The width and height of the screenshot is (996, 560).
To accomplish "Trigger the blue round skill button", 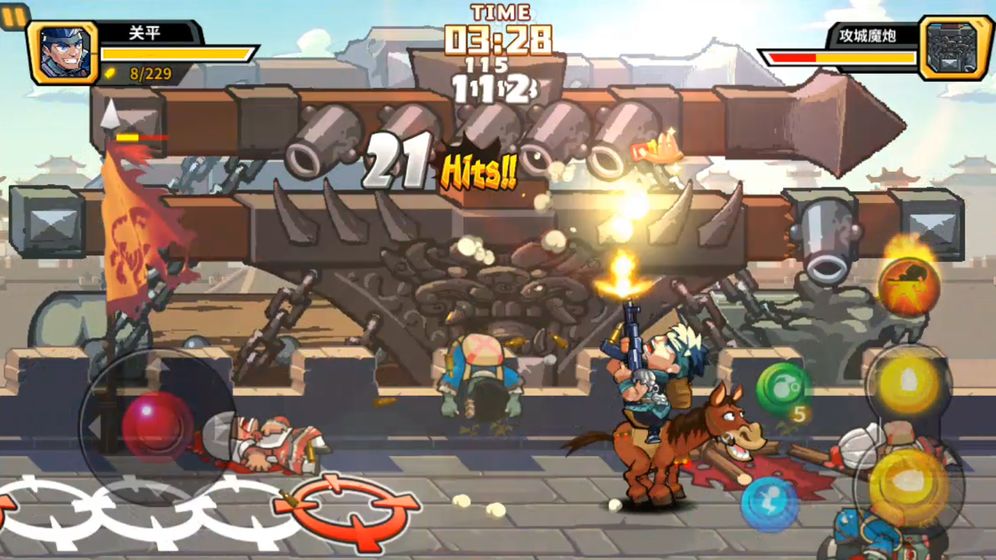I will click(768, 501).
